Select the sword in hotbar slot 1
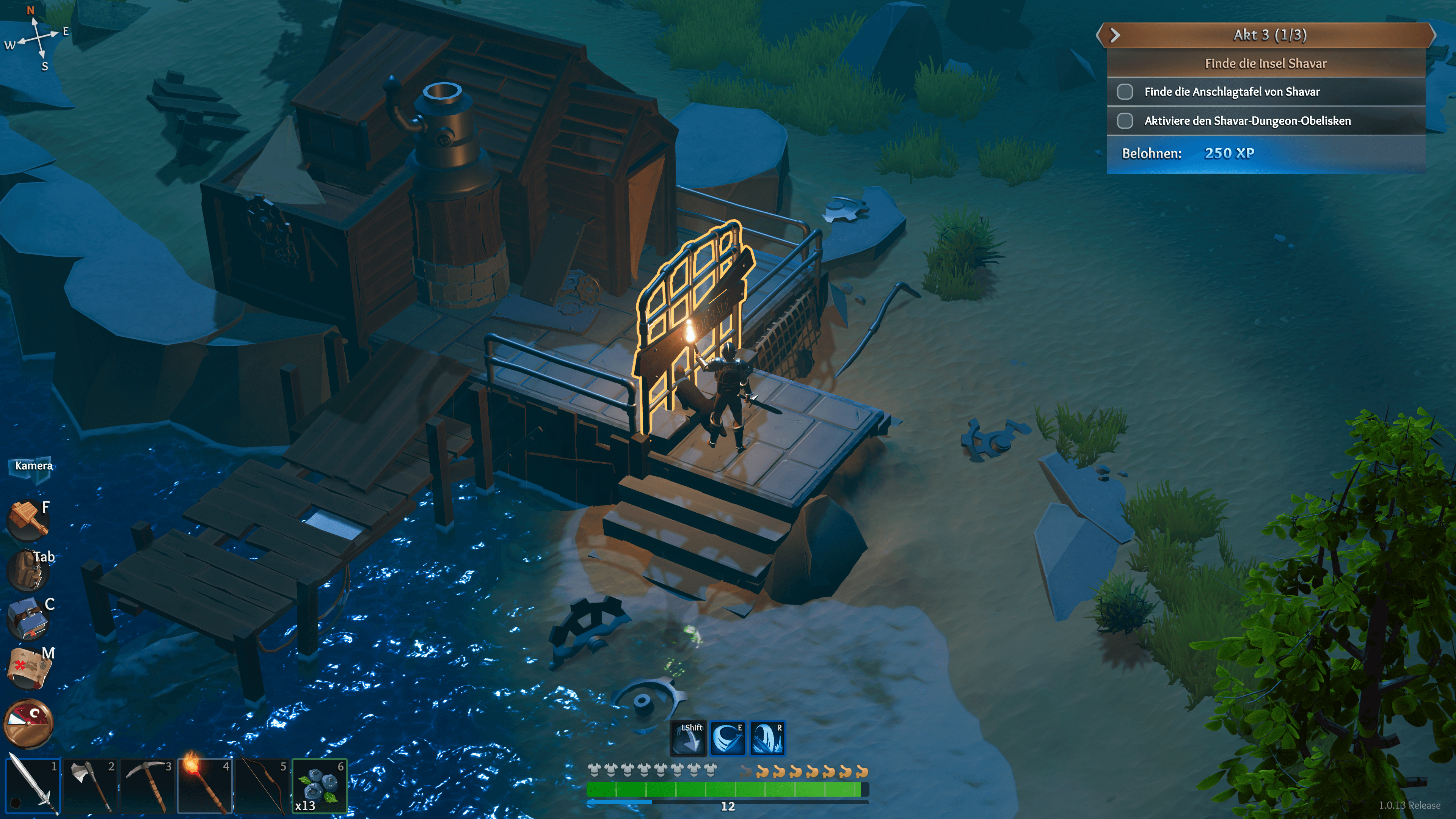The image size is (1456, 819). pyautogui.click(x=32, y=786)
